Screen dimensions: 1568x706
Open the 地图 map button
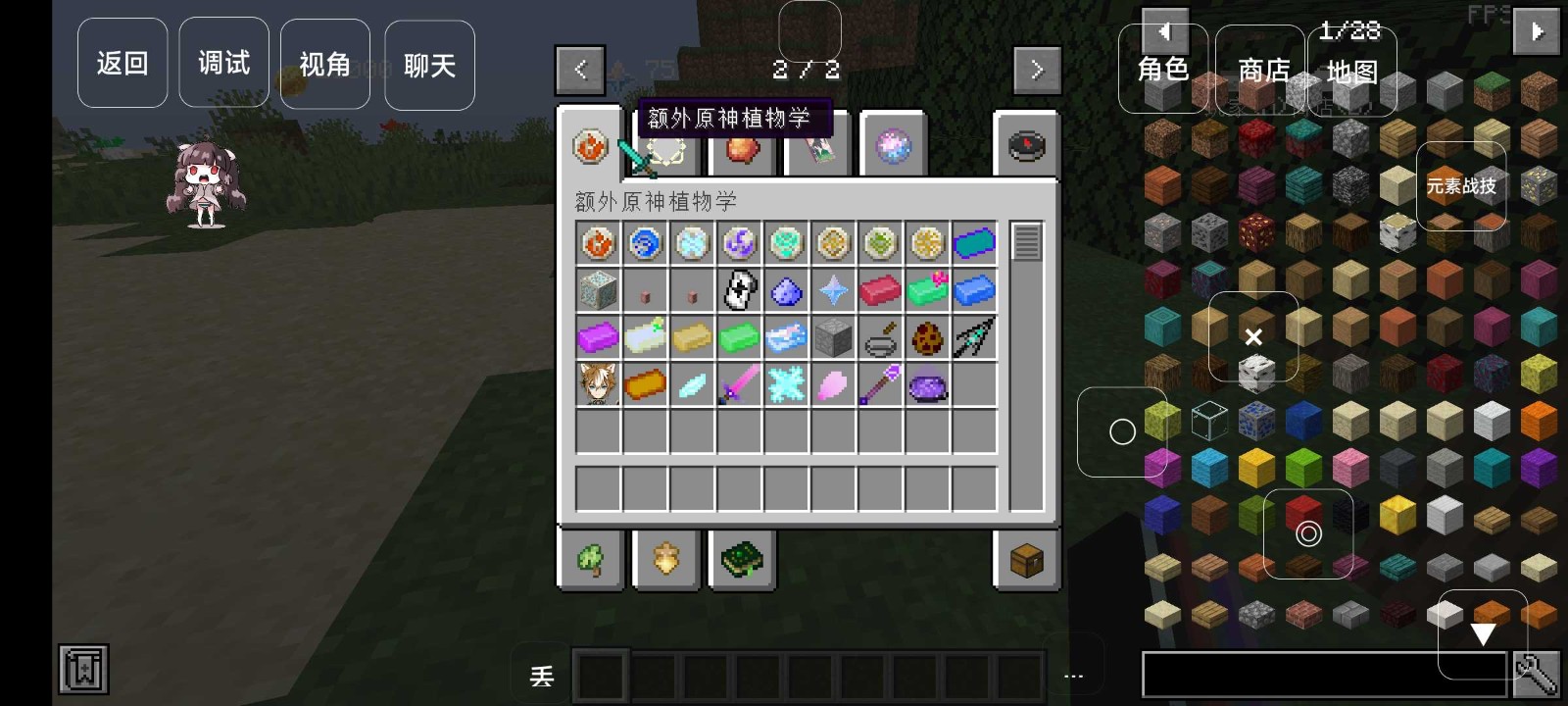tap(1351, 72)
